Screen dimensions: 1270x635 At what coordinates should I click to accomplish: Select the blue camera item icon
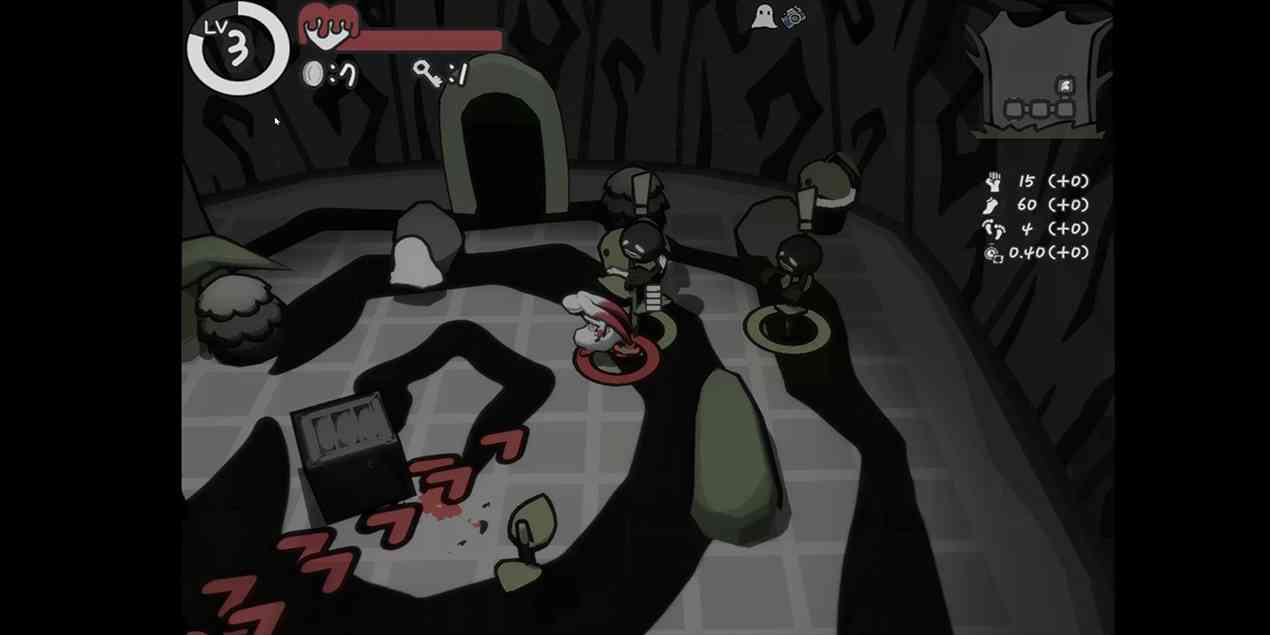coord(794,17)
